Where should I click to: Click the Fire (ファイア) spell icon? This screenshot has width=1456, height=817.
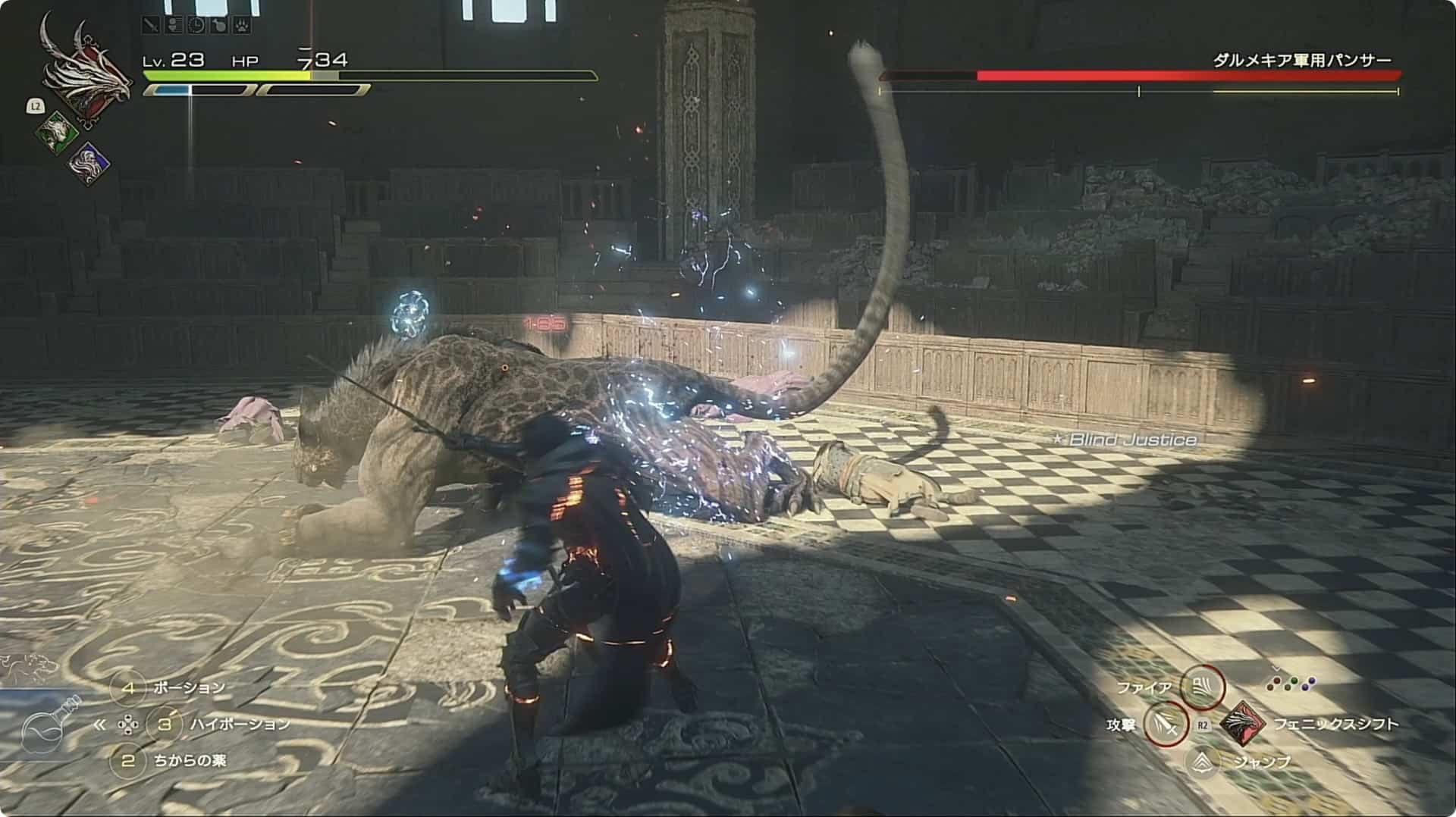tap(1204, 687)
